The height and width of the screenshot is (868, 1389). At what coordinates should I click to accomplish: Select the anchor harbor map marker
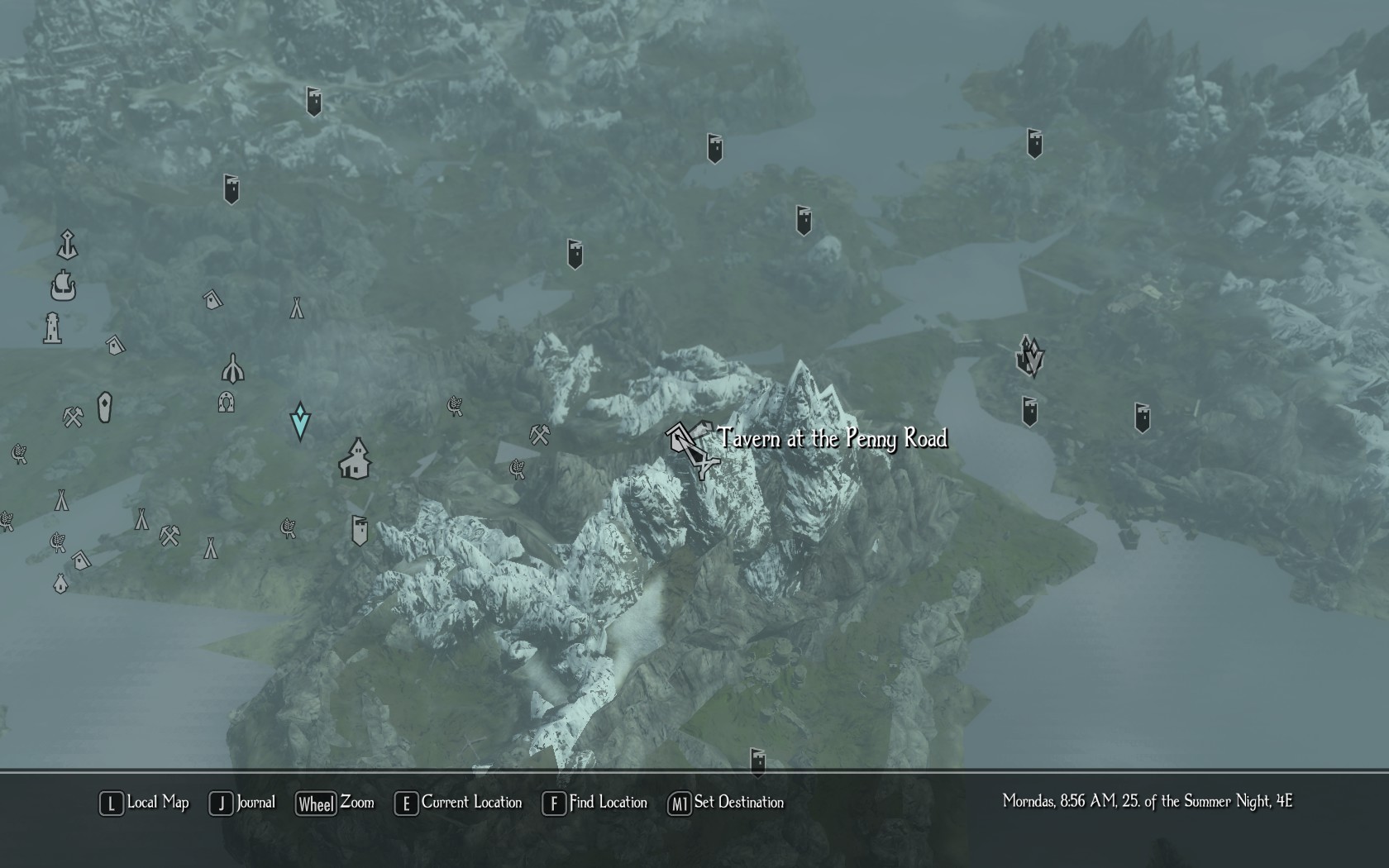pyautogui.click(x=67, y=245)
